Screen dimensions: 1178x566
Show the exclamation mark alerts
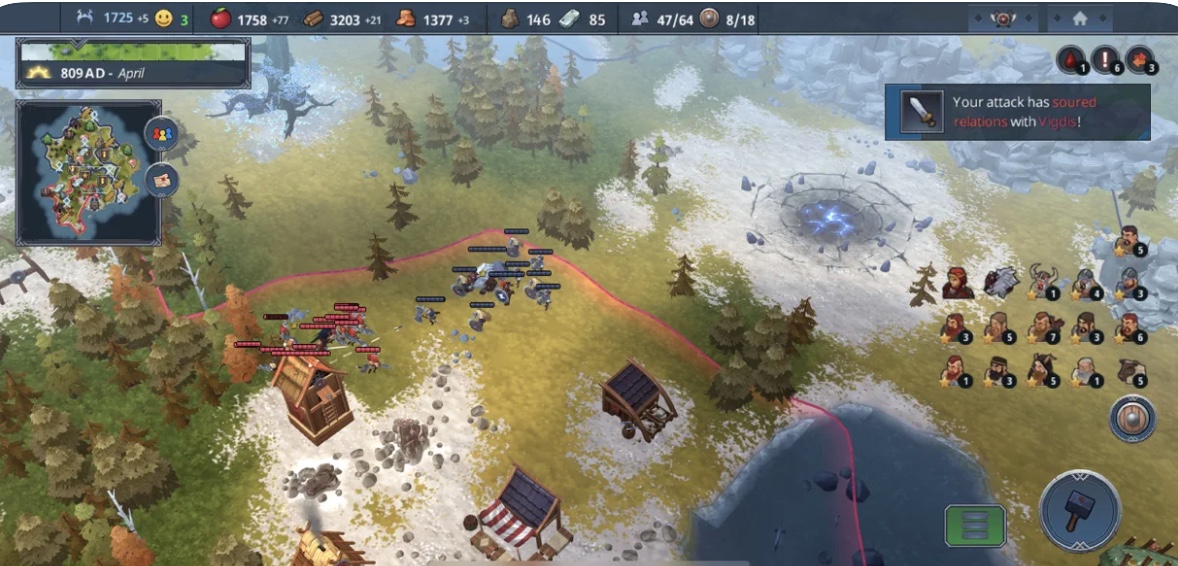[x=1105, y=60]
